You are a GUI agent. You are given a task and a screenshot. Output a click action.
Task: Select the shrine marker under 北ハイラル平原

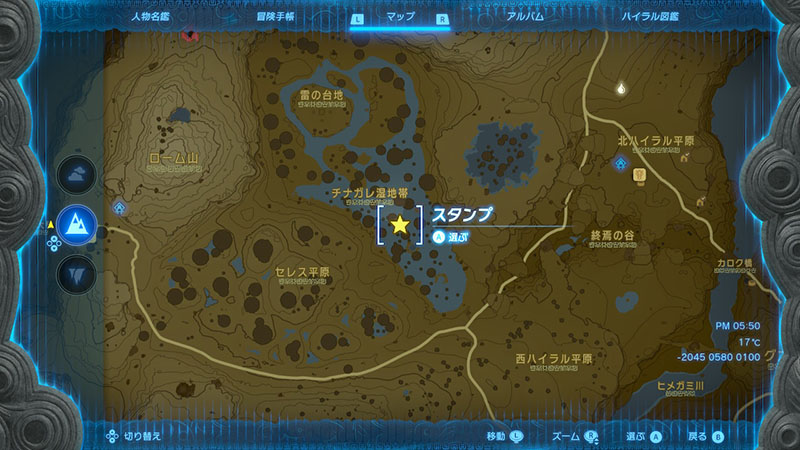pyautogui.click(x=621, y=161)
